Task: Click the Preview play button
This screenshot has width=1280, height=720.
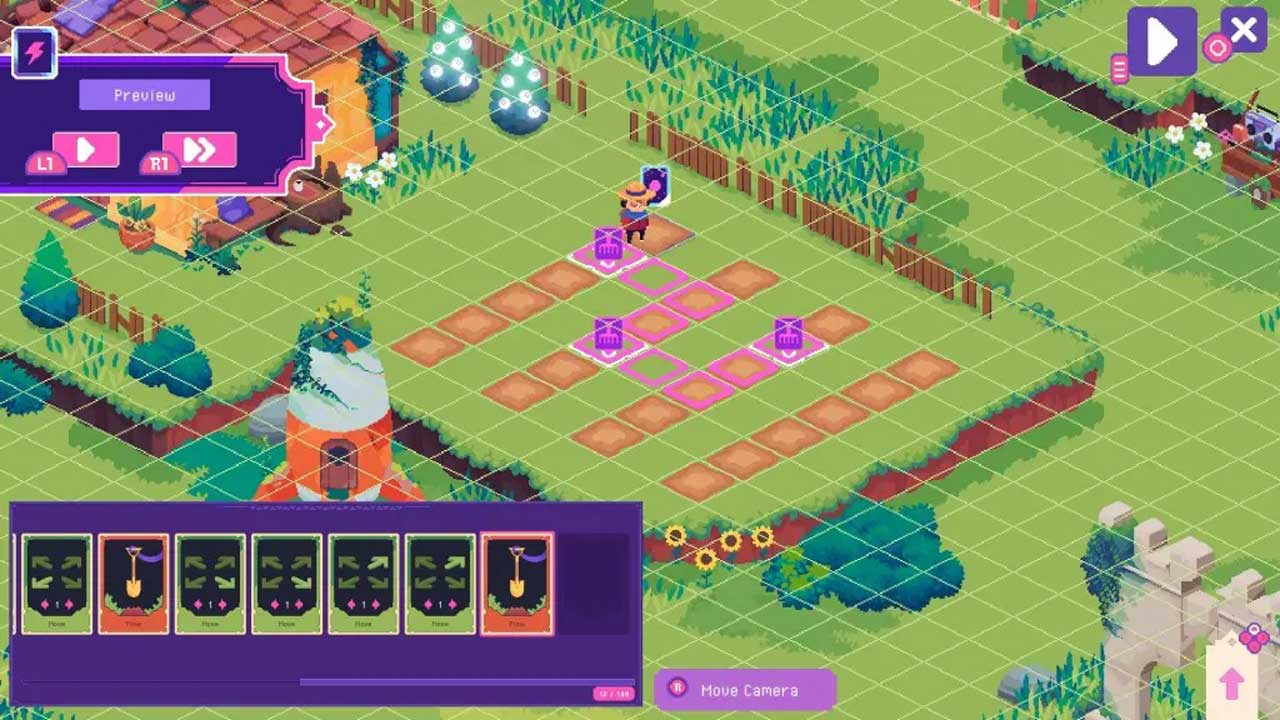Action: tap(86, 150)
